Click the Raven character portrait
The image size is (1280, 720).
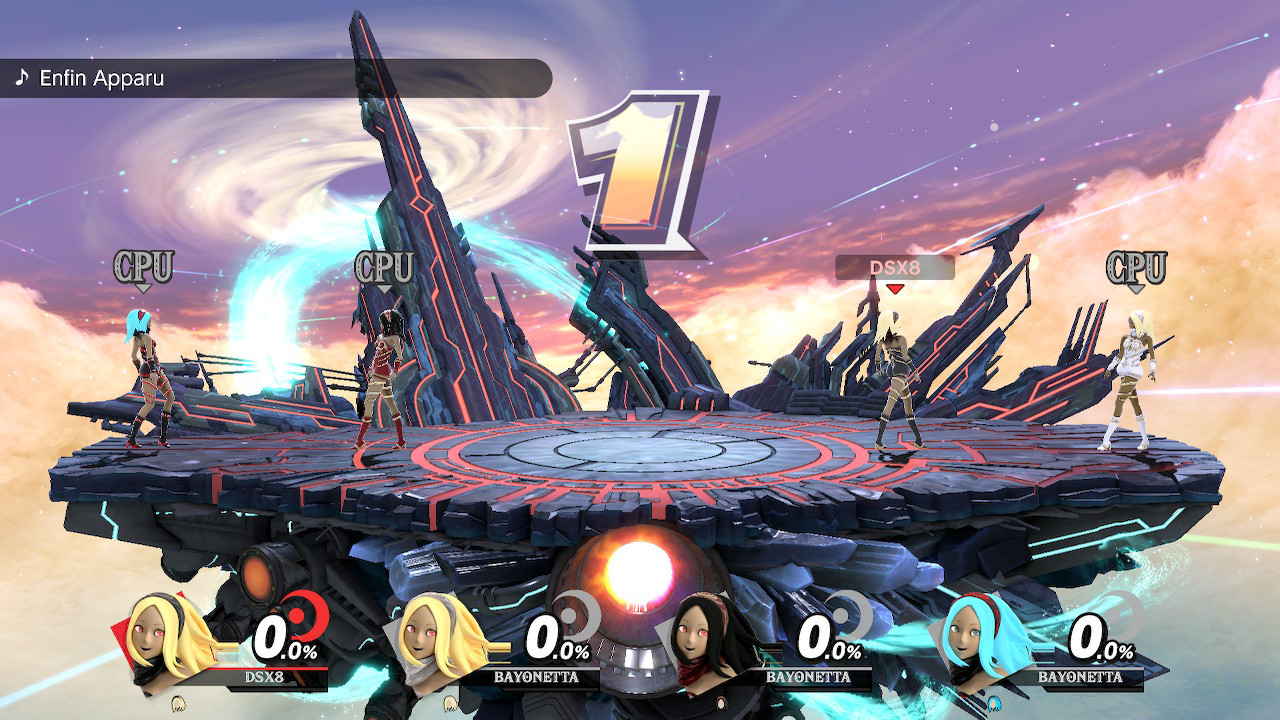(700, 640)
